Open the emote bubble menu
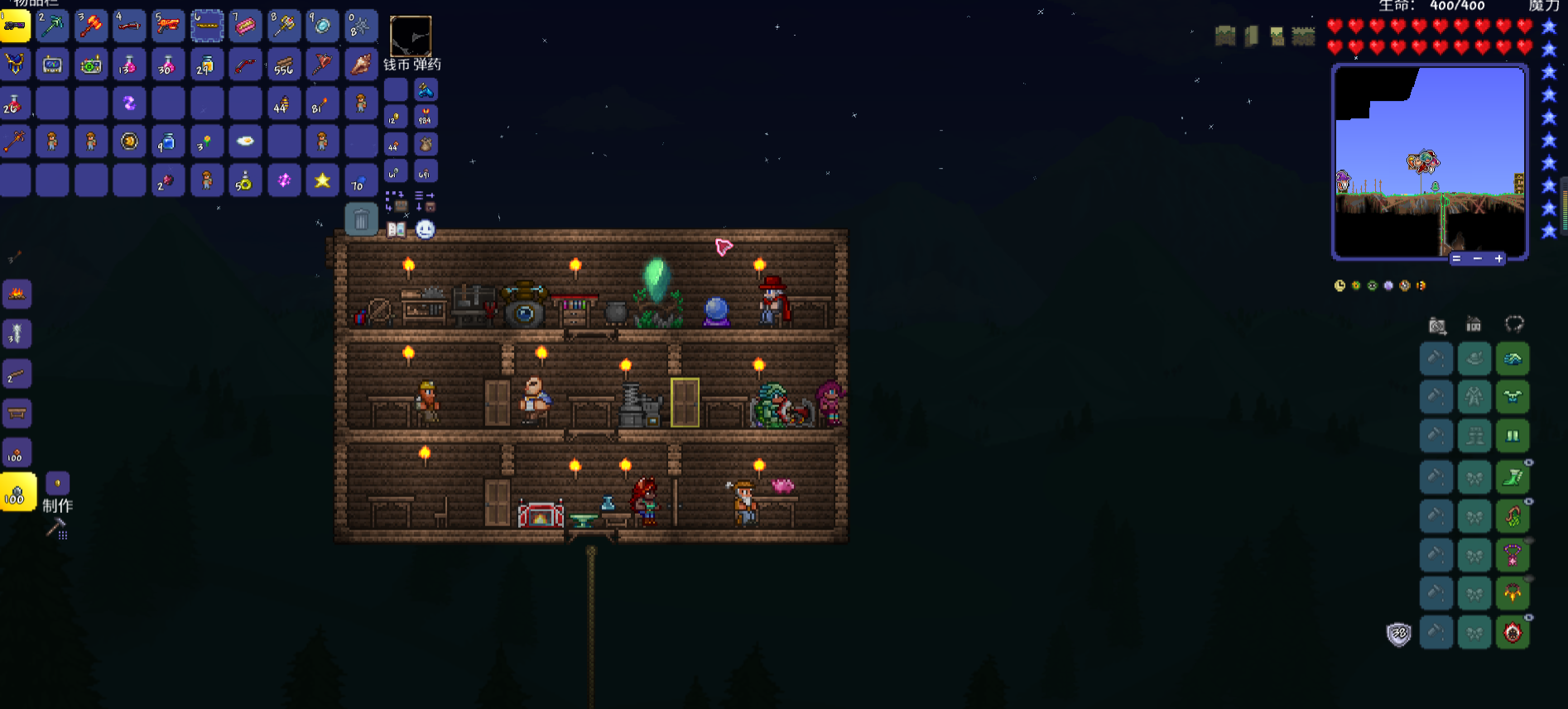The height and width of the screenshot is (709, 1568). [x=425, y=229]
